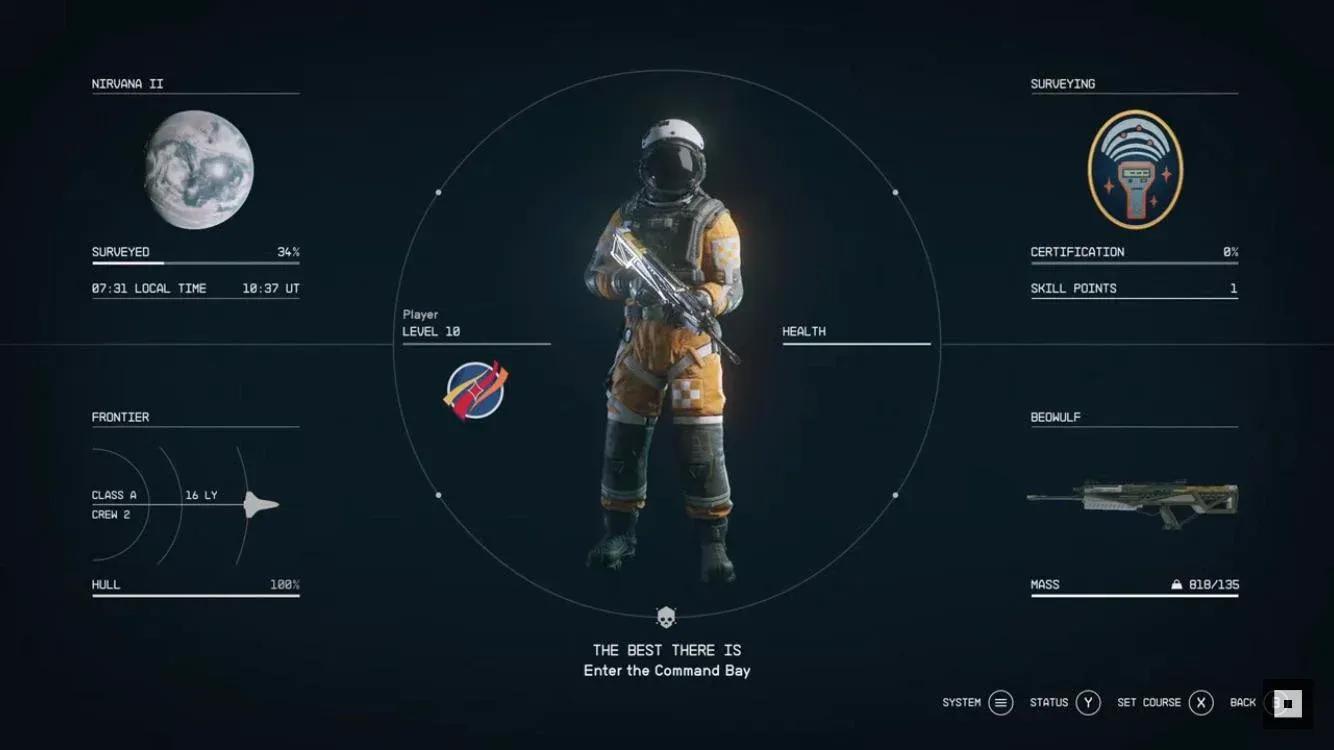Open the SYSTEM menu hamburger icon
The height and width of the screenshot is (750, 1334).
click(x=998, y=703)
